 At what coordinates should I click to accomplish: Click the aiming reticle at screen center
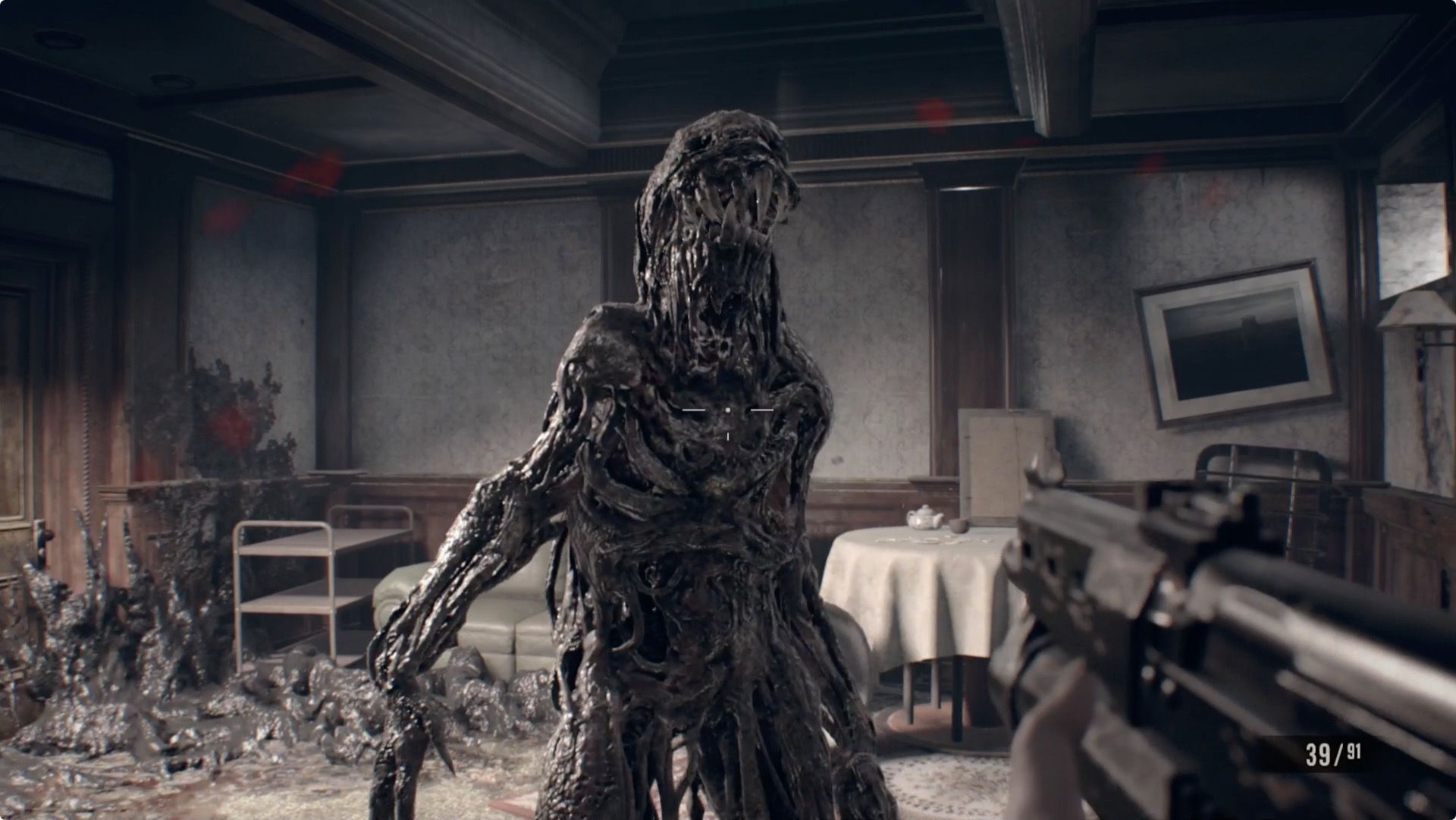728,410
